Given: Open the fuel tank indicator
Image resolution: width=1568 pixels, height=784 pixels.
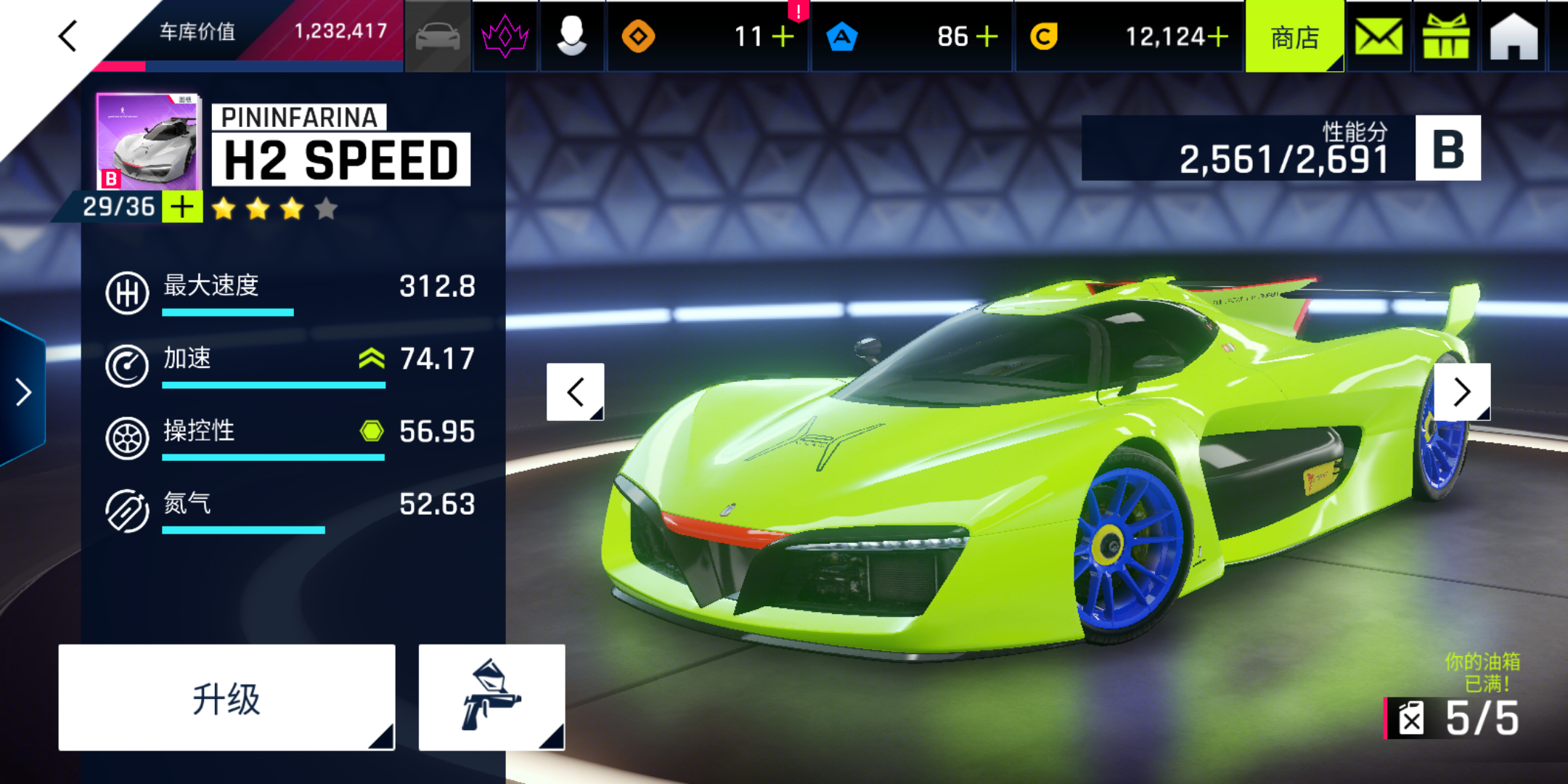Looking at the screenshot, I should (1452, 718).
